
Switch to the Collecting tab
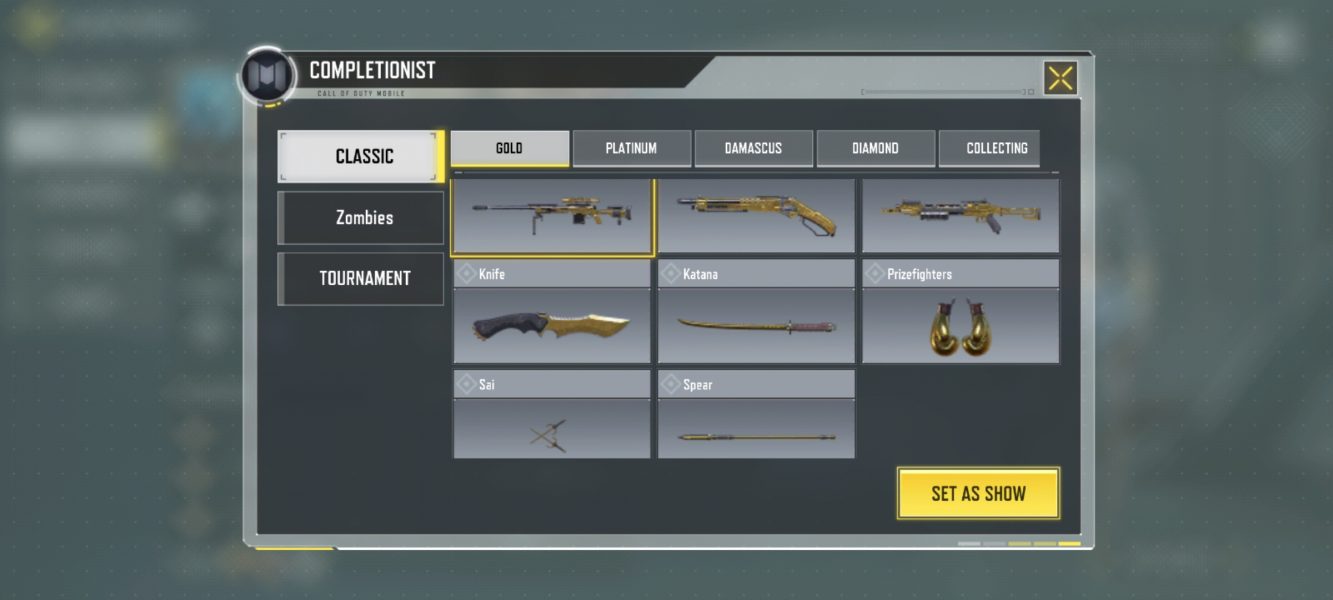996,148
